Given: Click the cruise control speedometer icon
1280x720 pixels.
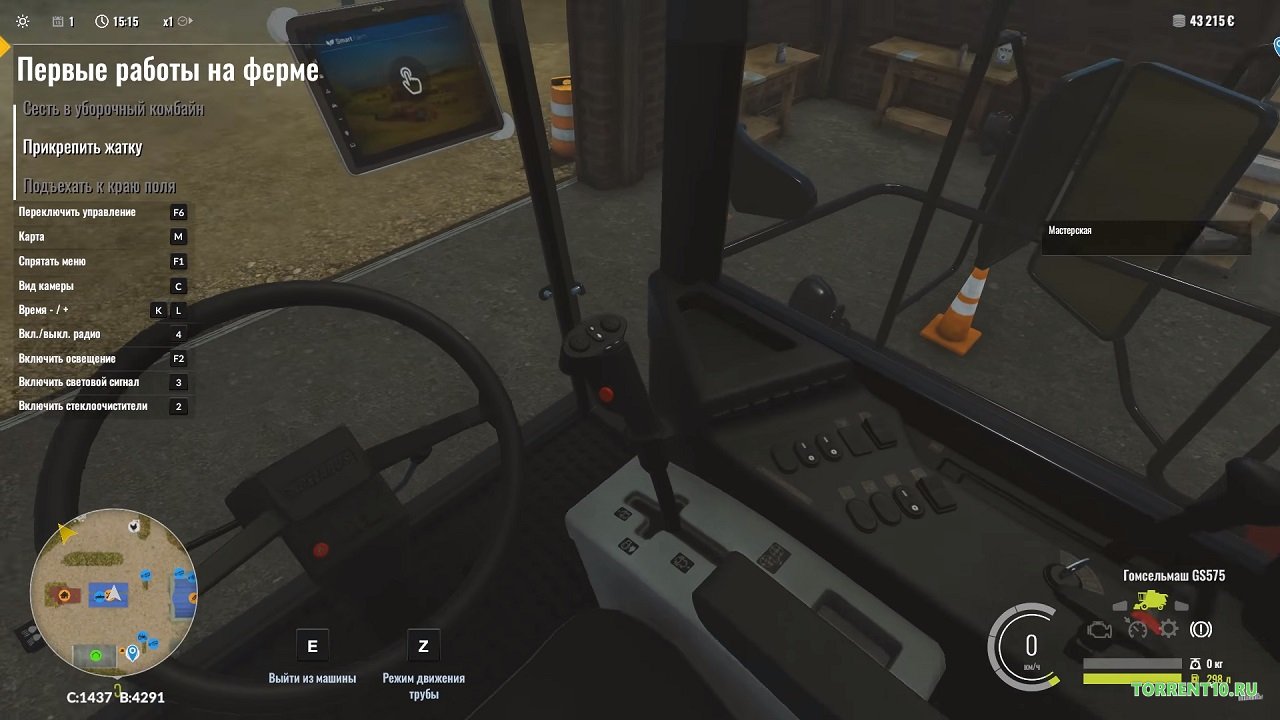Looking at the screenshot, I should tap(1136, 629).
